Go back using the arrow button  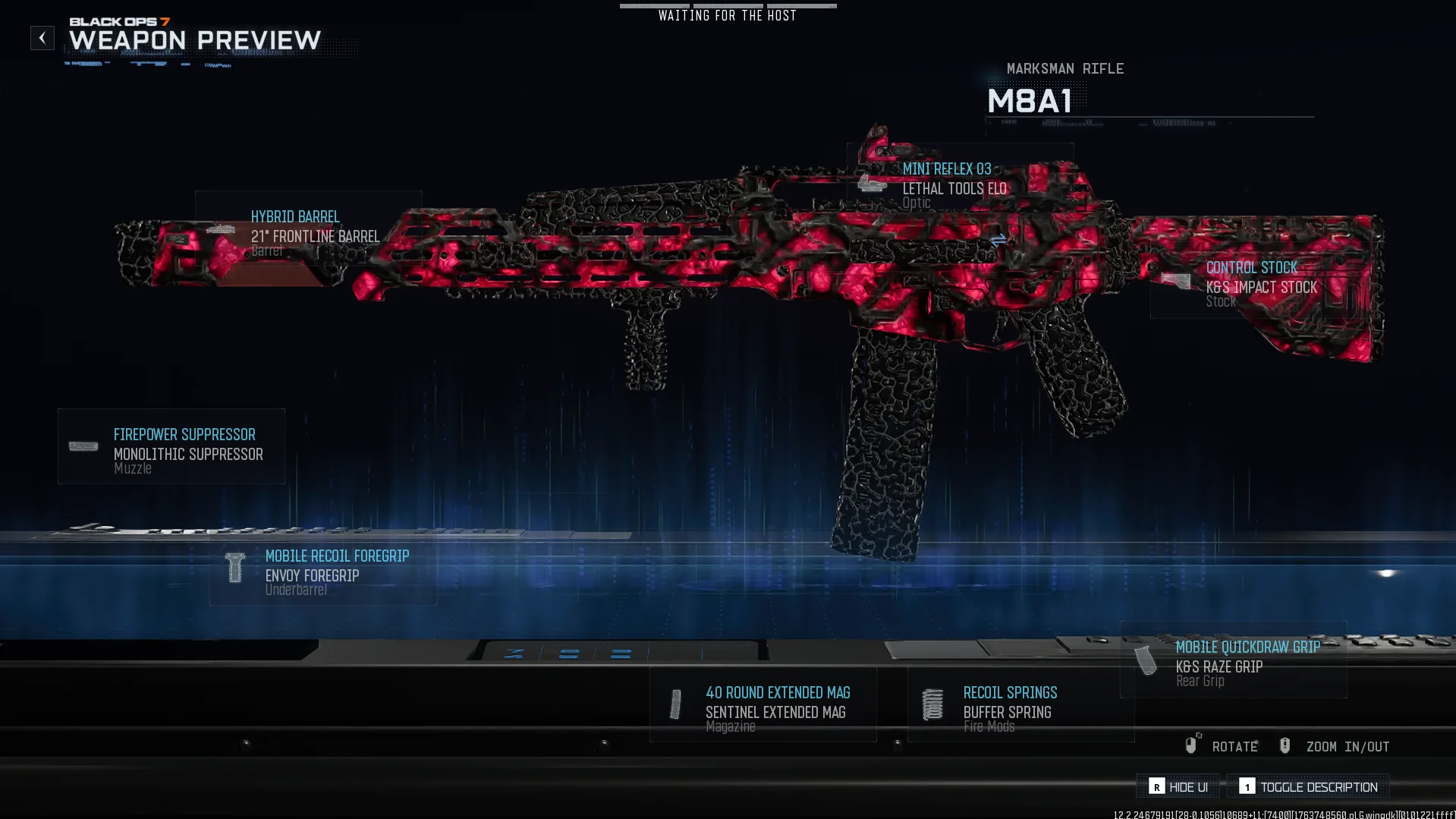(x=42, y=38)
